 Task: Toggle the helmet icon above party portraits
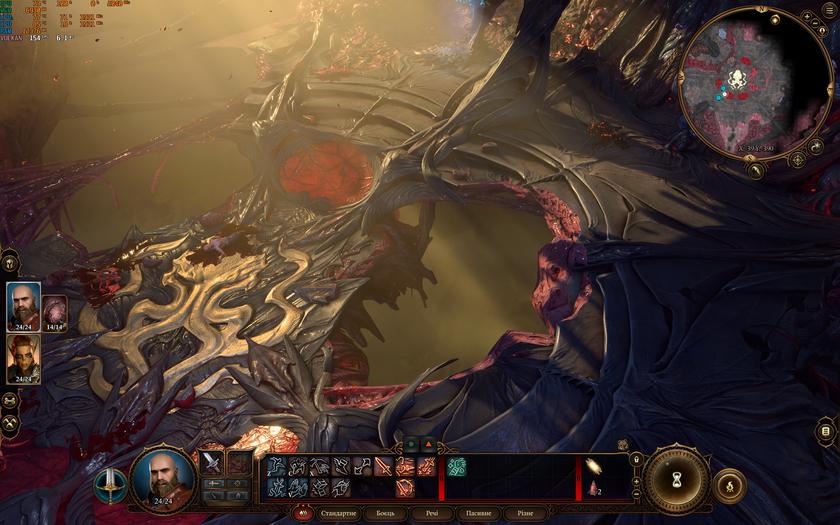(10, 262)
